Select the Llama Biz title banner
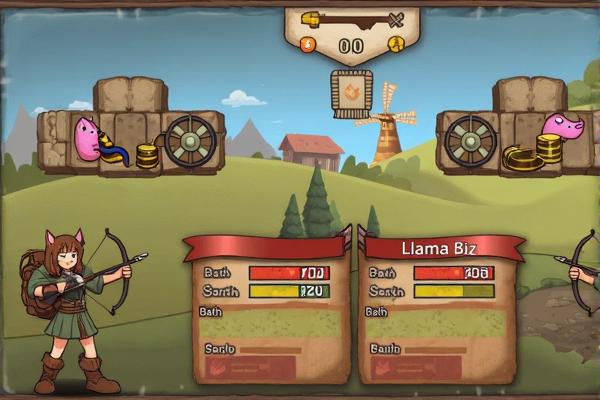This screenshot has width=600, height=400. point(440,248)
